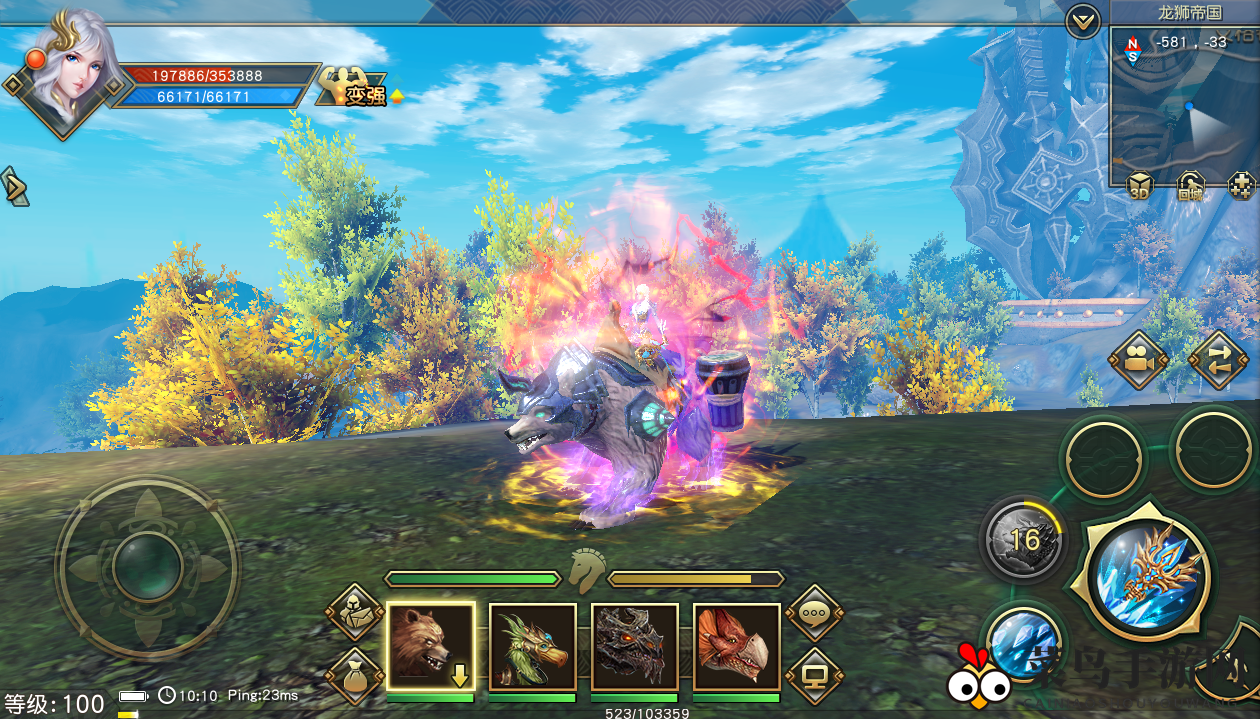The image size is (1260, 719).
Task: Tap the 变强 power-up button
Action: click(x=354, y=90)
